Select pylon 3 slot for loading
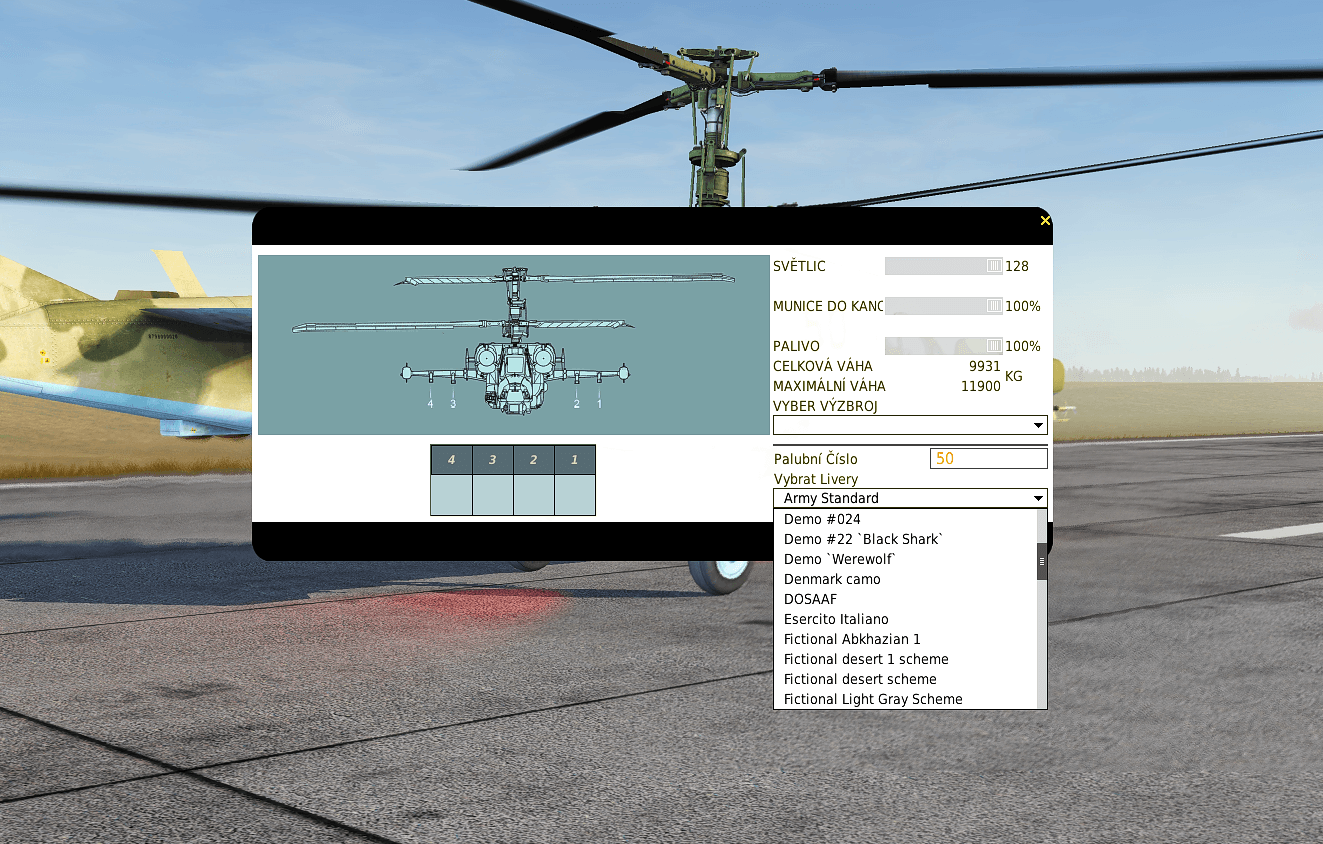Image resolution: width=1323 pixels, height=844 pixels. coord(493,496)
